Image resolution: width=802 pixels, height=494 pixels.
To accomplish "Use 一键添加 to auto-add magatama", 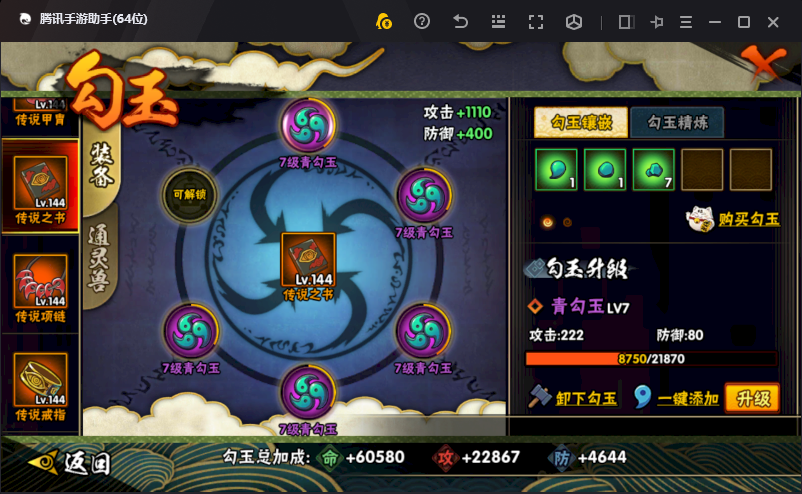I will (x=677, y=399).
